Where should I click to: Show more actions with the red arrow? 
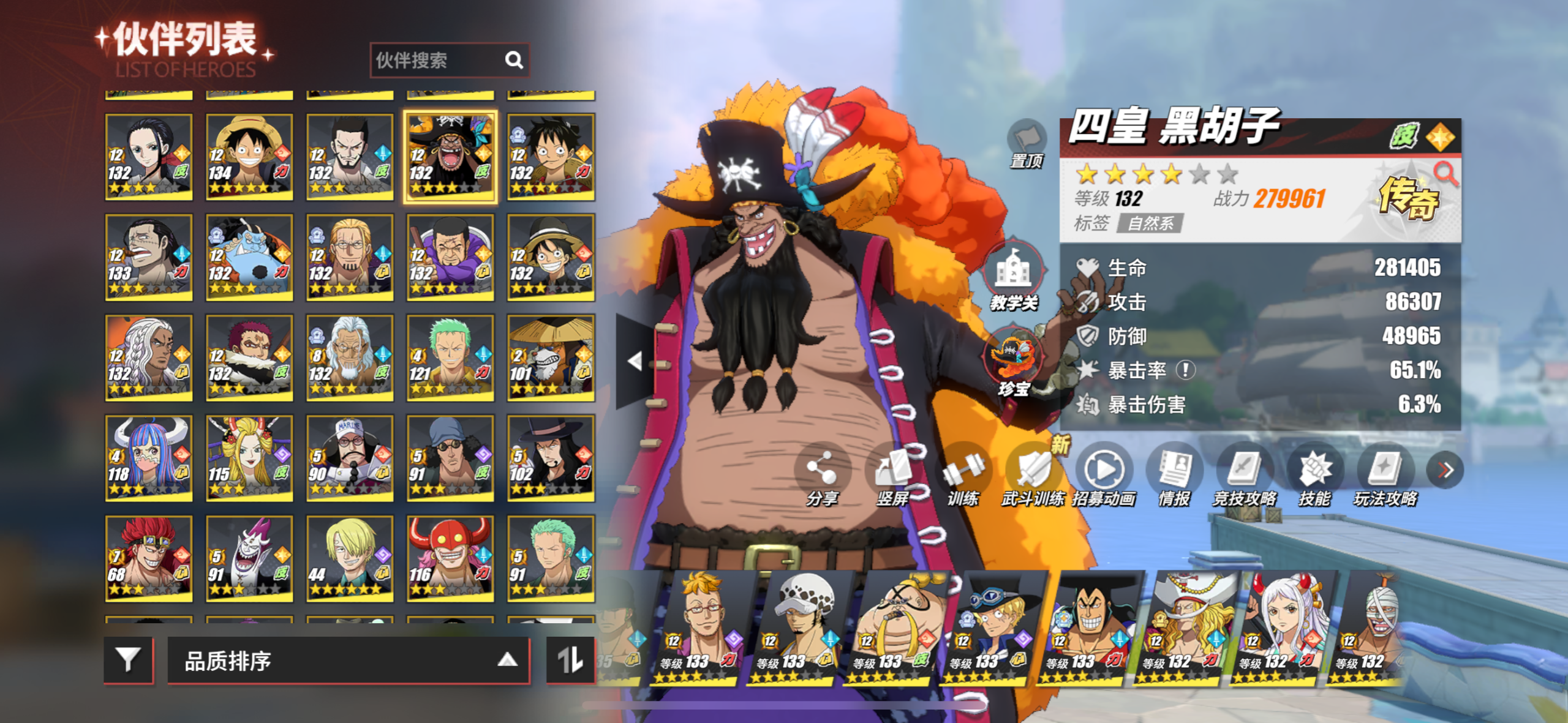[1445, 470]
